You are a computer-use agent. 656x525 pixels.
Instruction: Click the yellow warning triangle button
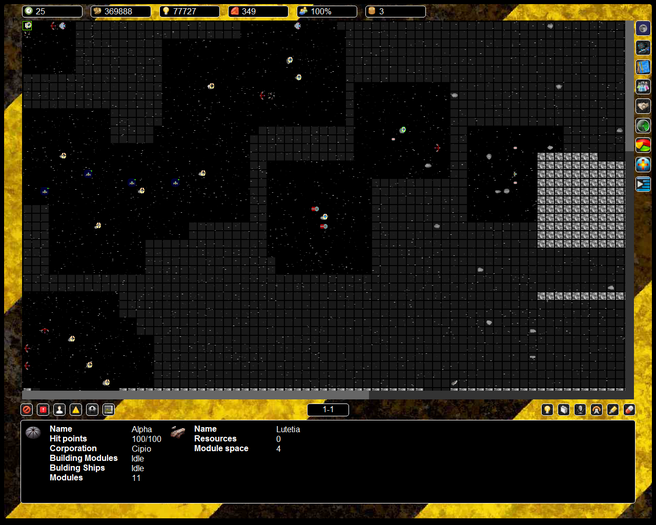pyautogui.click(x=76, y=409)
